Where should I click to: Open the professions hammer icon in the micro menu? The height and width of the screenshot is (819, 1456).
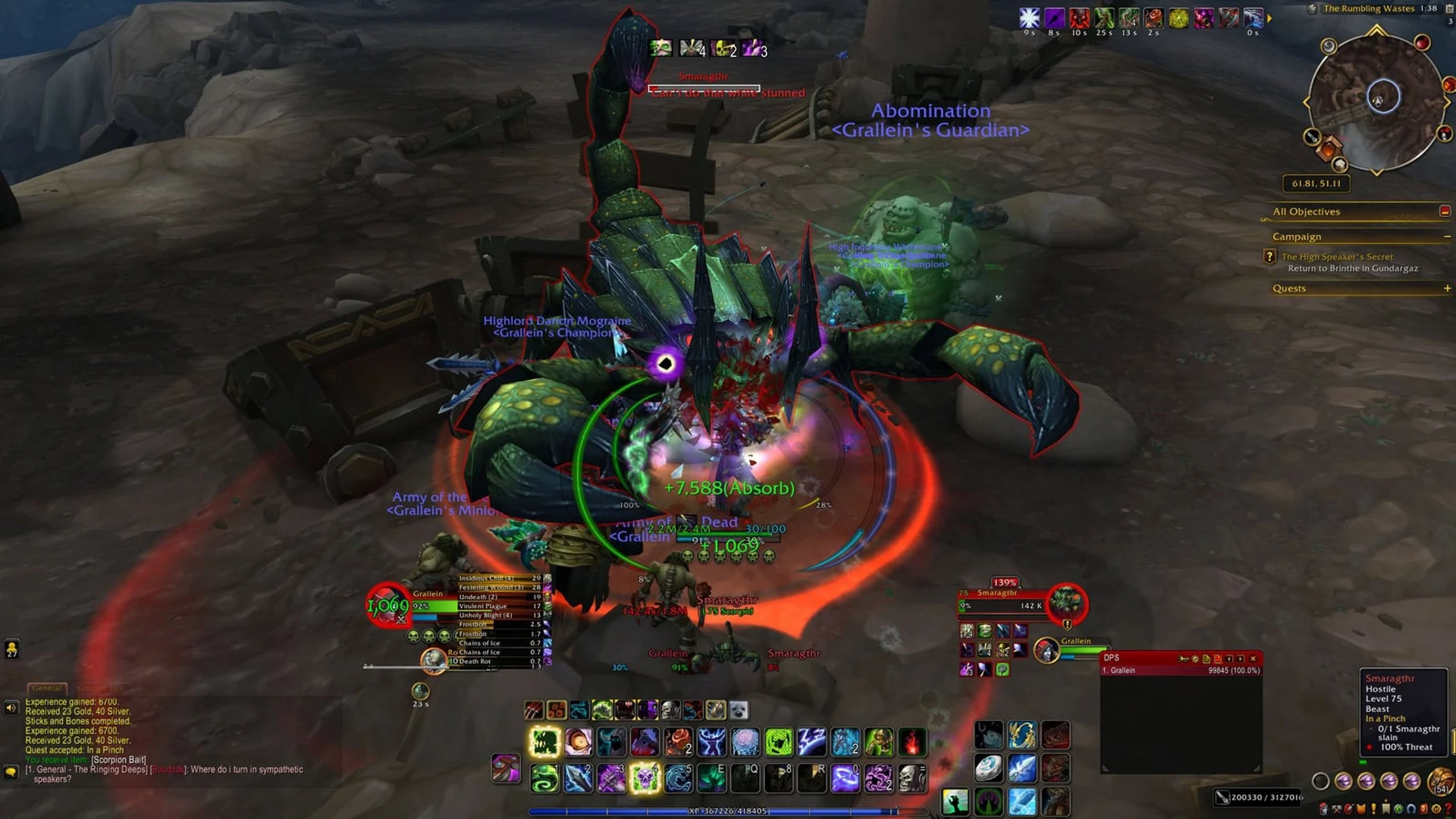(x=1337, y=810)
